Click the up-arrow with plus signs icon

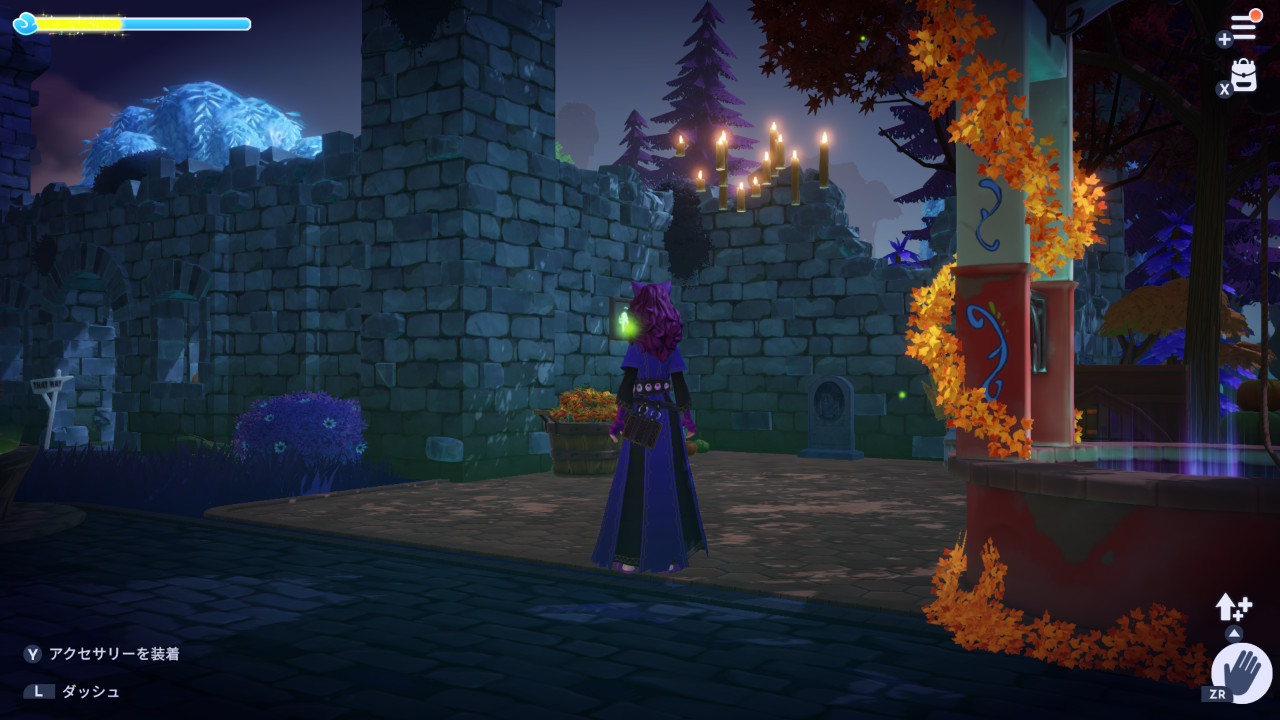pos(1233,606)
